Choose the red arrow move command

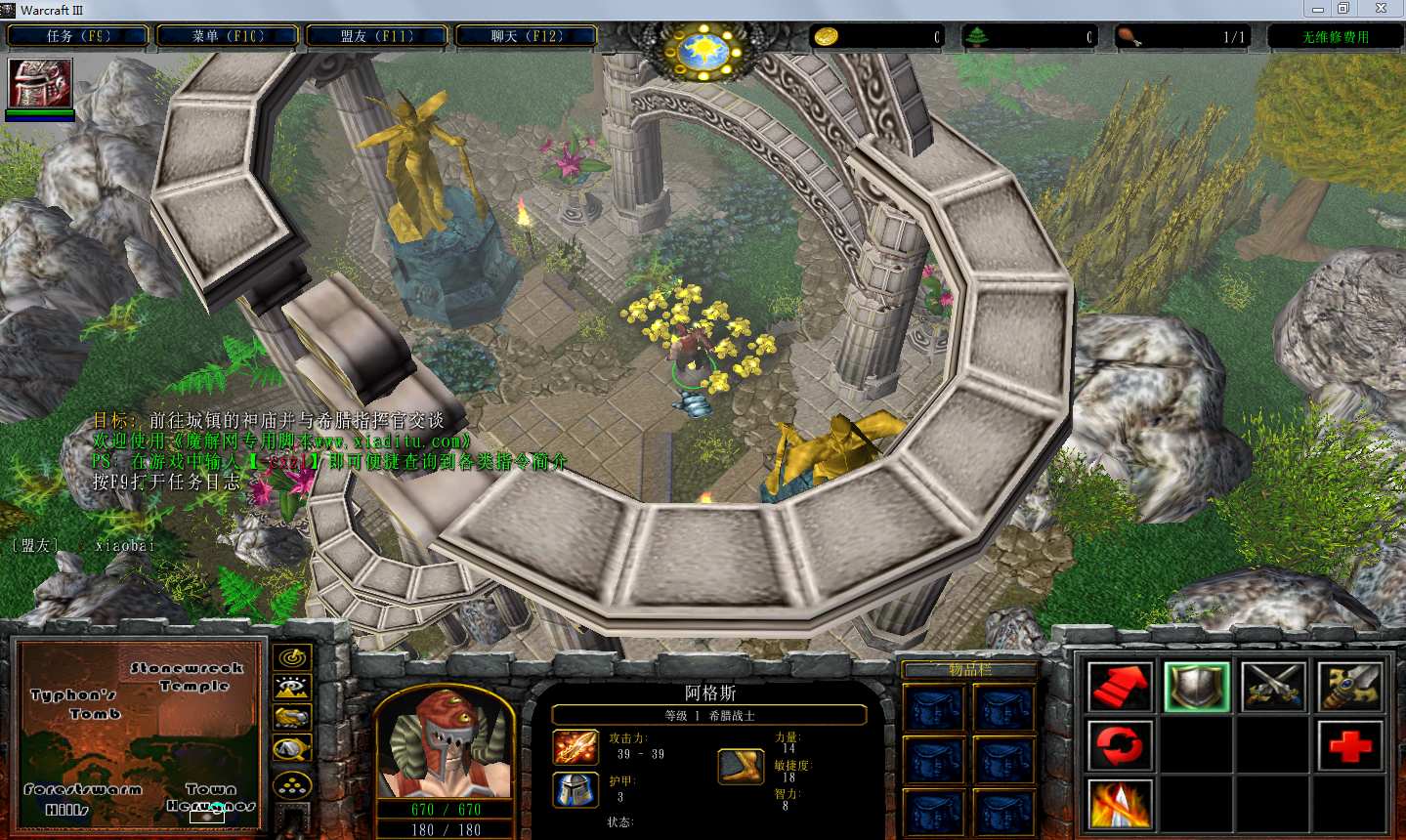(x=1120, y=687)
